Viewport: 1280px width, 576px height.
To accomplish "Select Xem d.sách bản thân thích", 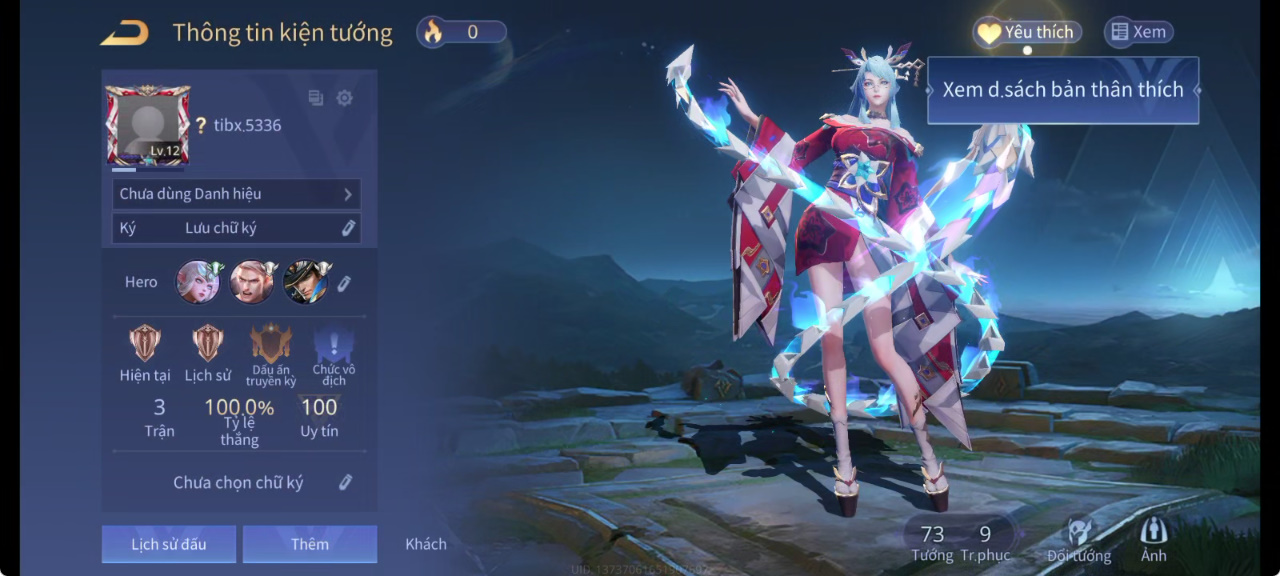I will [x=1062, y=90].
